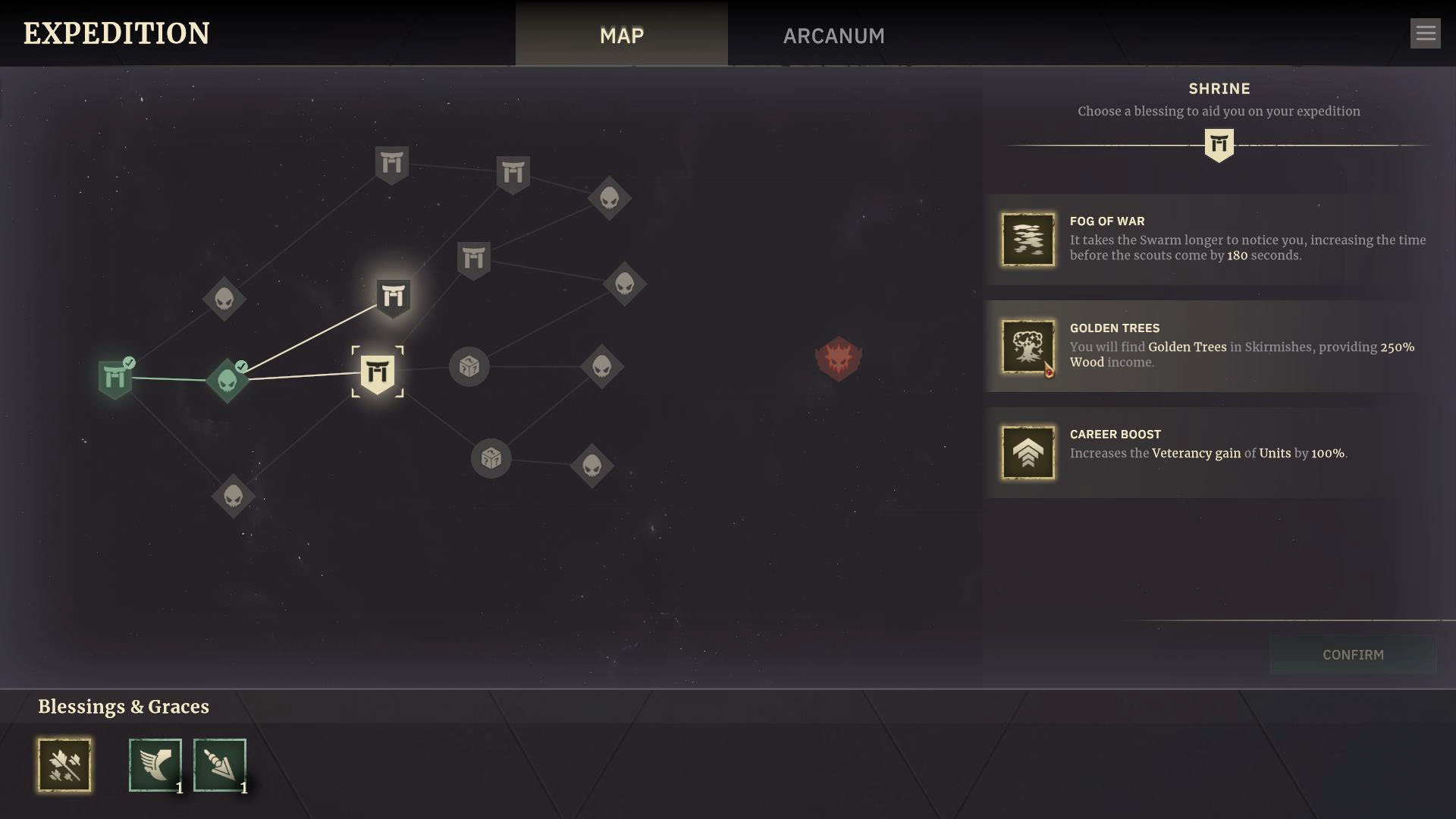Select the red boss node on the map
The image size is (1456, 819).
839,359
